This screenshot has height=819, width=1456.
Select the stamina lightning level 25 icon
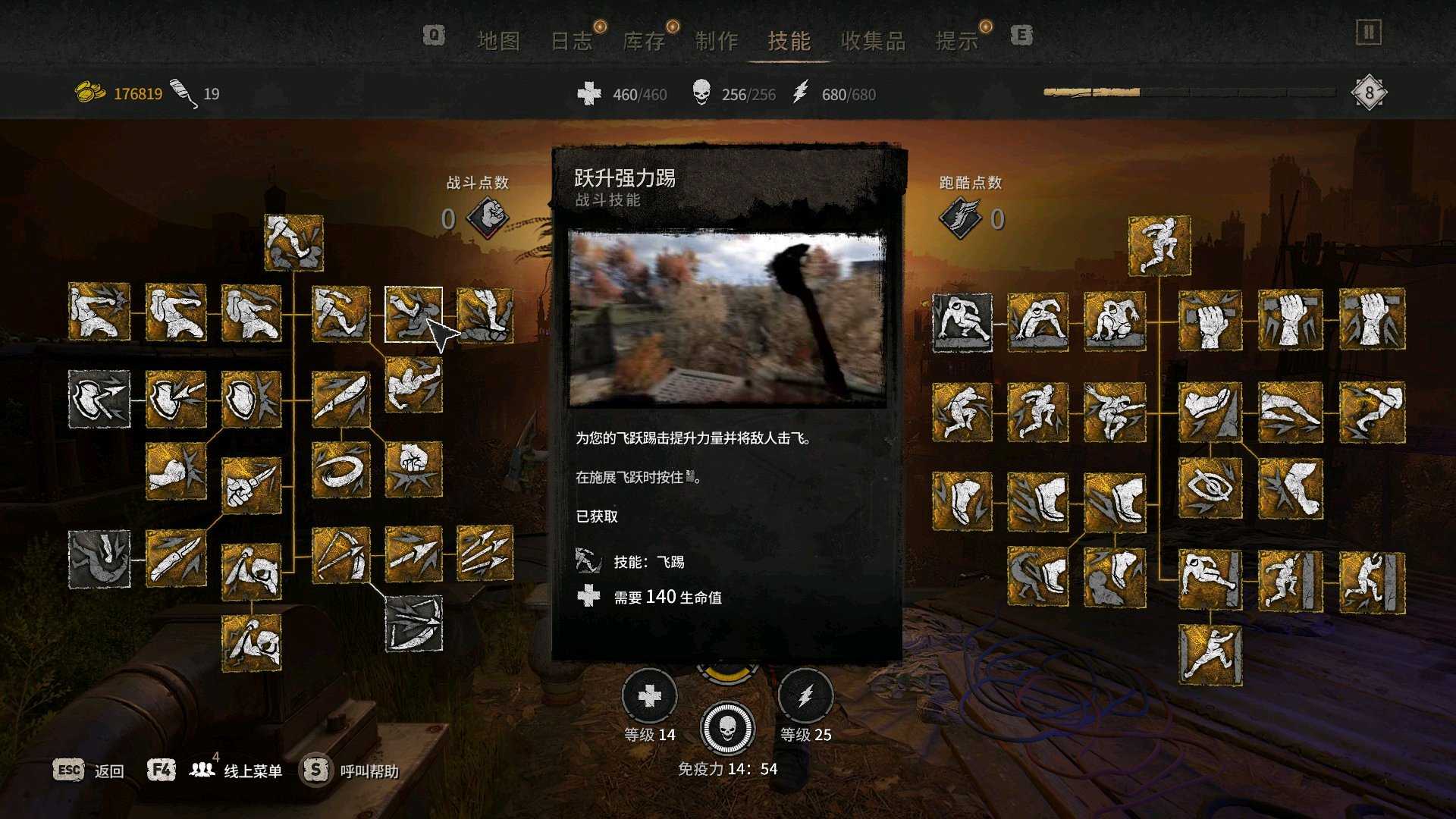point(805,696)
